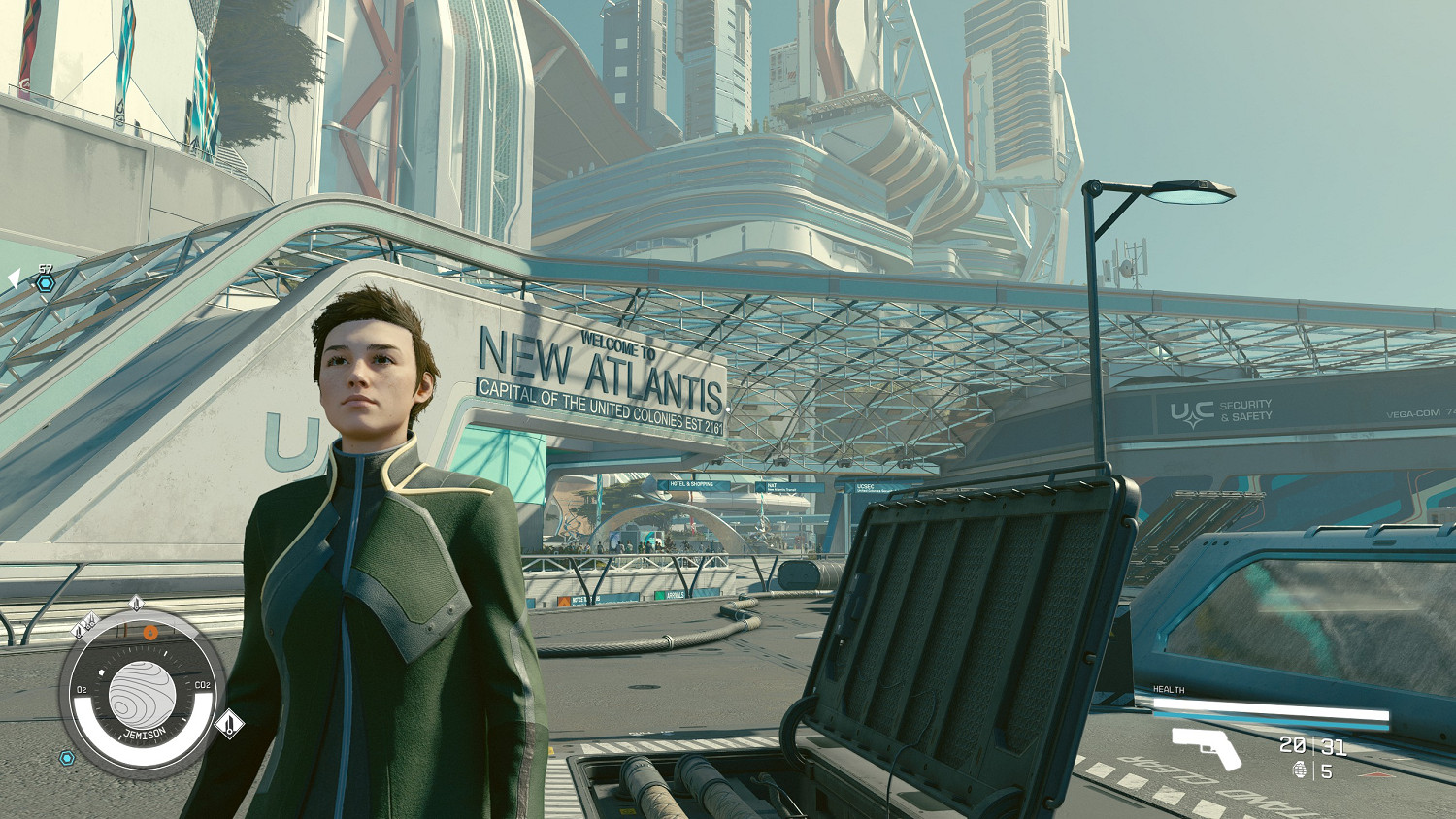Select the blue hexagon quest marker labeled 57

45,283
